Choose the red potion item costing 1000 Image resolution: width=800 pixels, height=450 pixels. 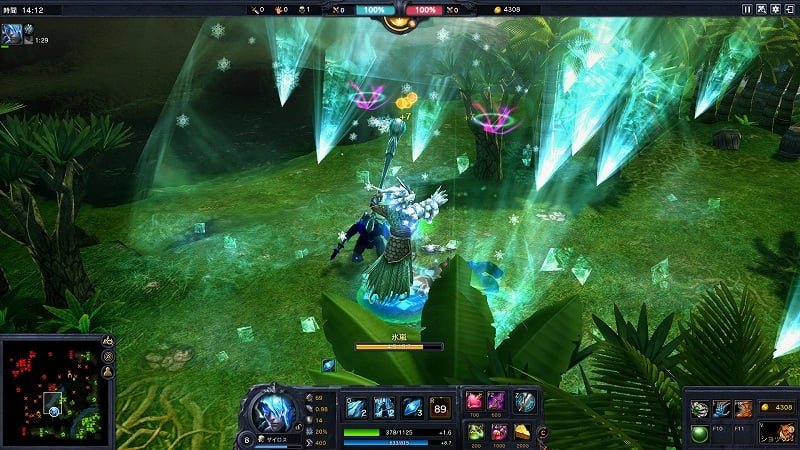tap(496, 431)
